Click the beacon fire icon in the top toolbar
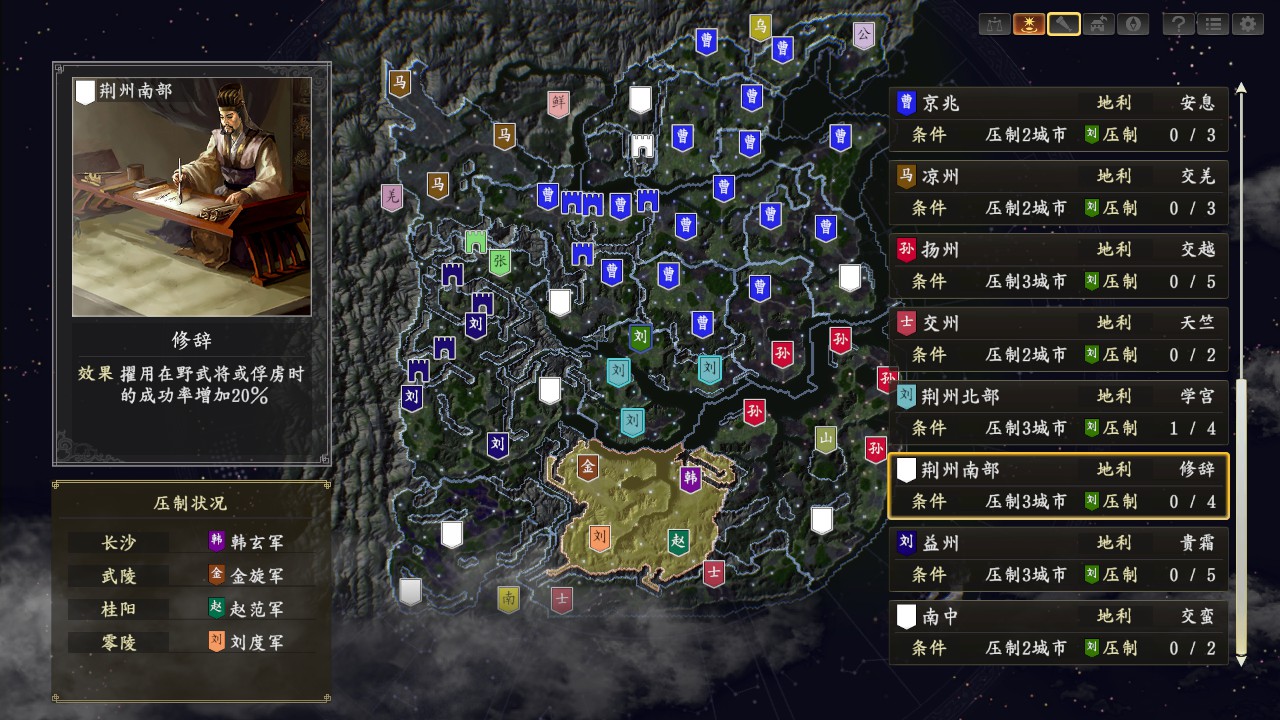This screenshot has height=720, width=1280. pyautogui.click(x=1029, y=25)
